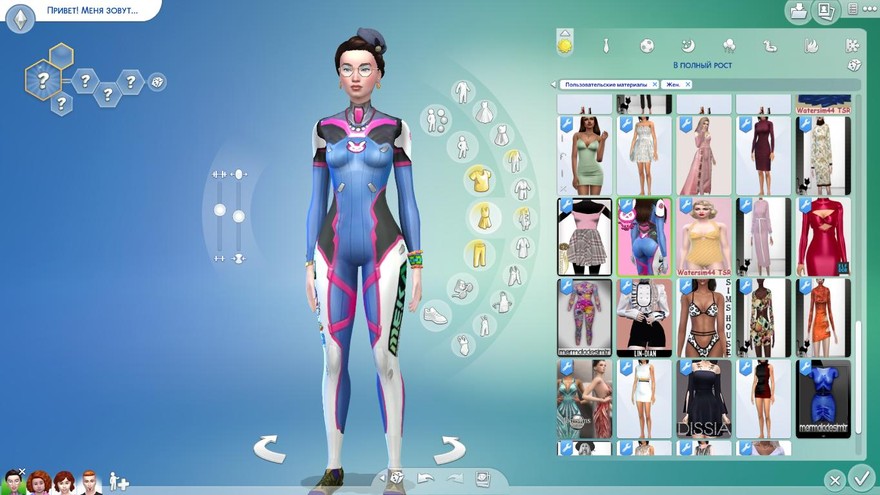Image resolution: width=880 pixels, height=495 pixels.
Task: Confirm with the green checkmark button
Action: (x=860, y=477)
